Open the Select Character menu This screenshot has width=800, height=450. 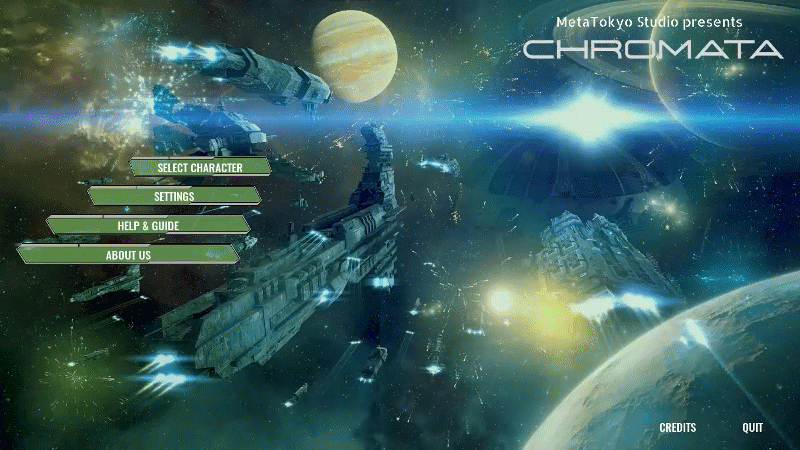point(200,167)
